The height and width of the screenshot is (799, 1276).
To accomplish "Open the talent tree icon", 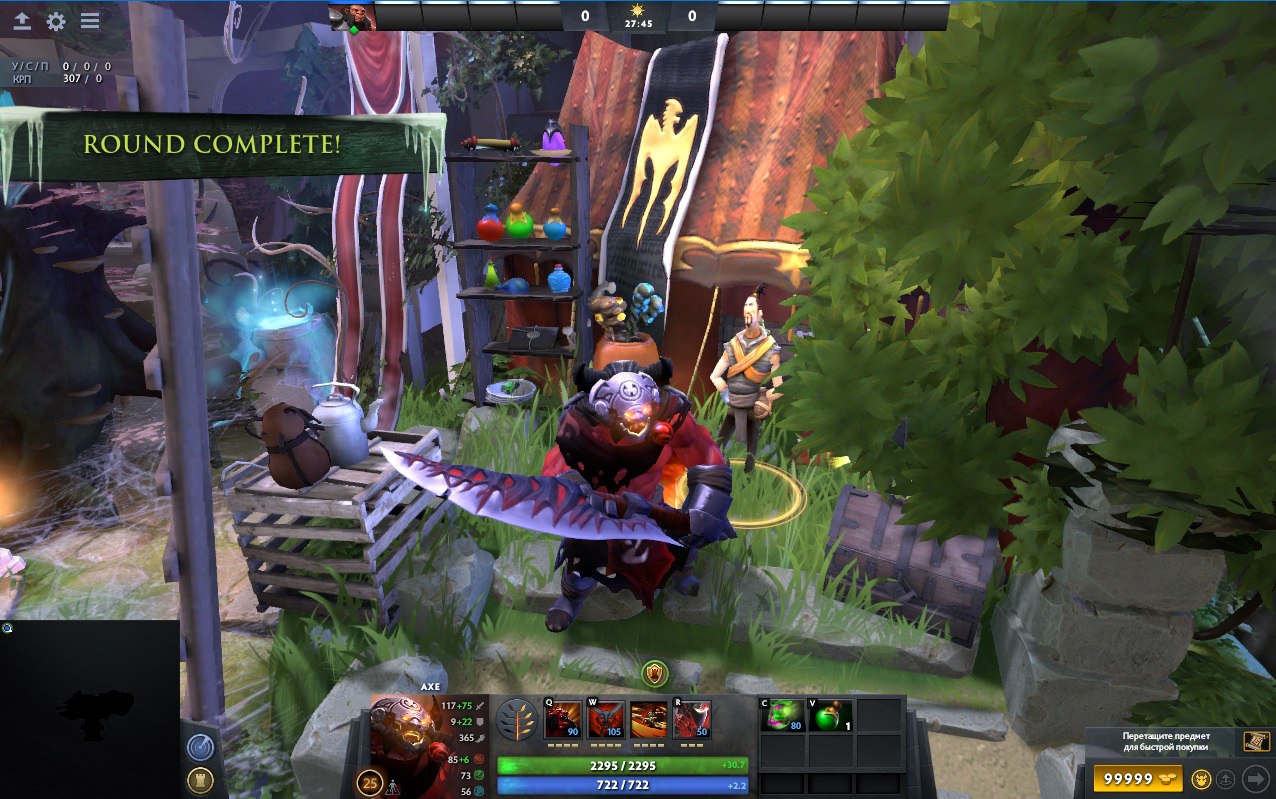I will tap(516, 720).
